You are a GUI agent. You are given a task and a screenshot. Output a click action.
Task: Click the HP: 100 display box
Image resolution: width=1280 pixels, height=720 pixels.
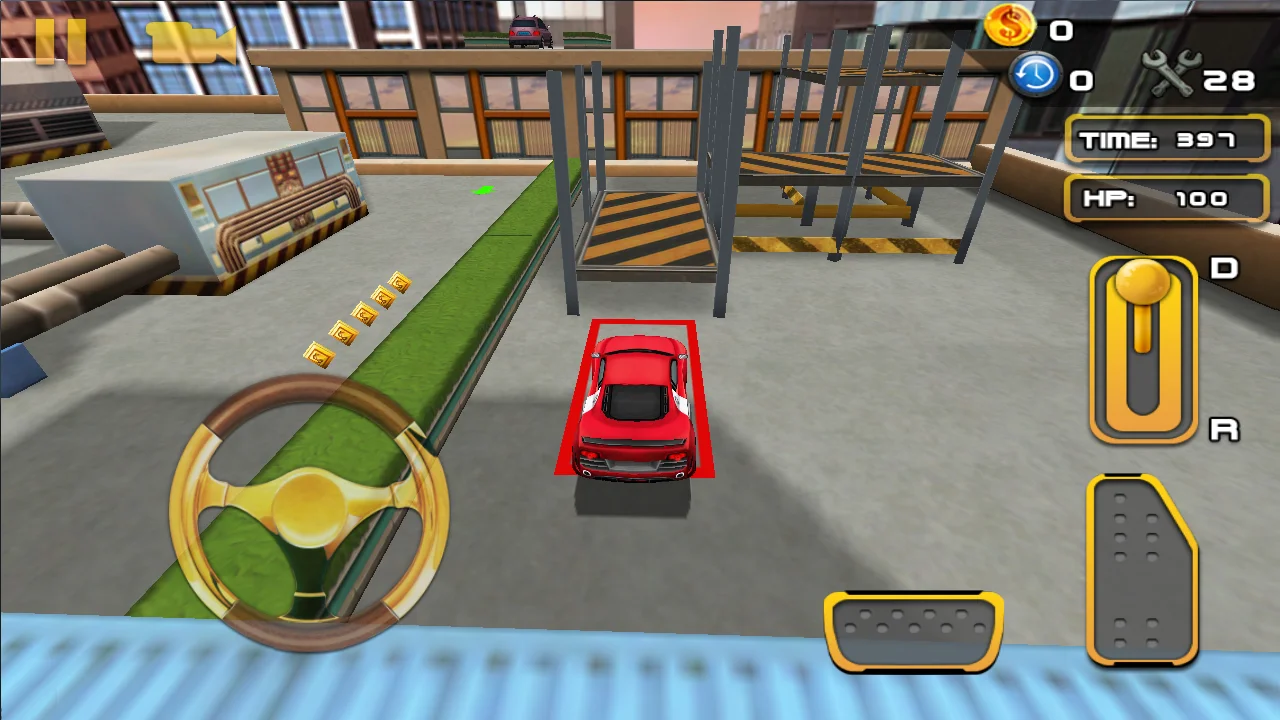(x=1166, y=198)
